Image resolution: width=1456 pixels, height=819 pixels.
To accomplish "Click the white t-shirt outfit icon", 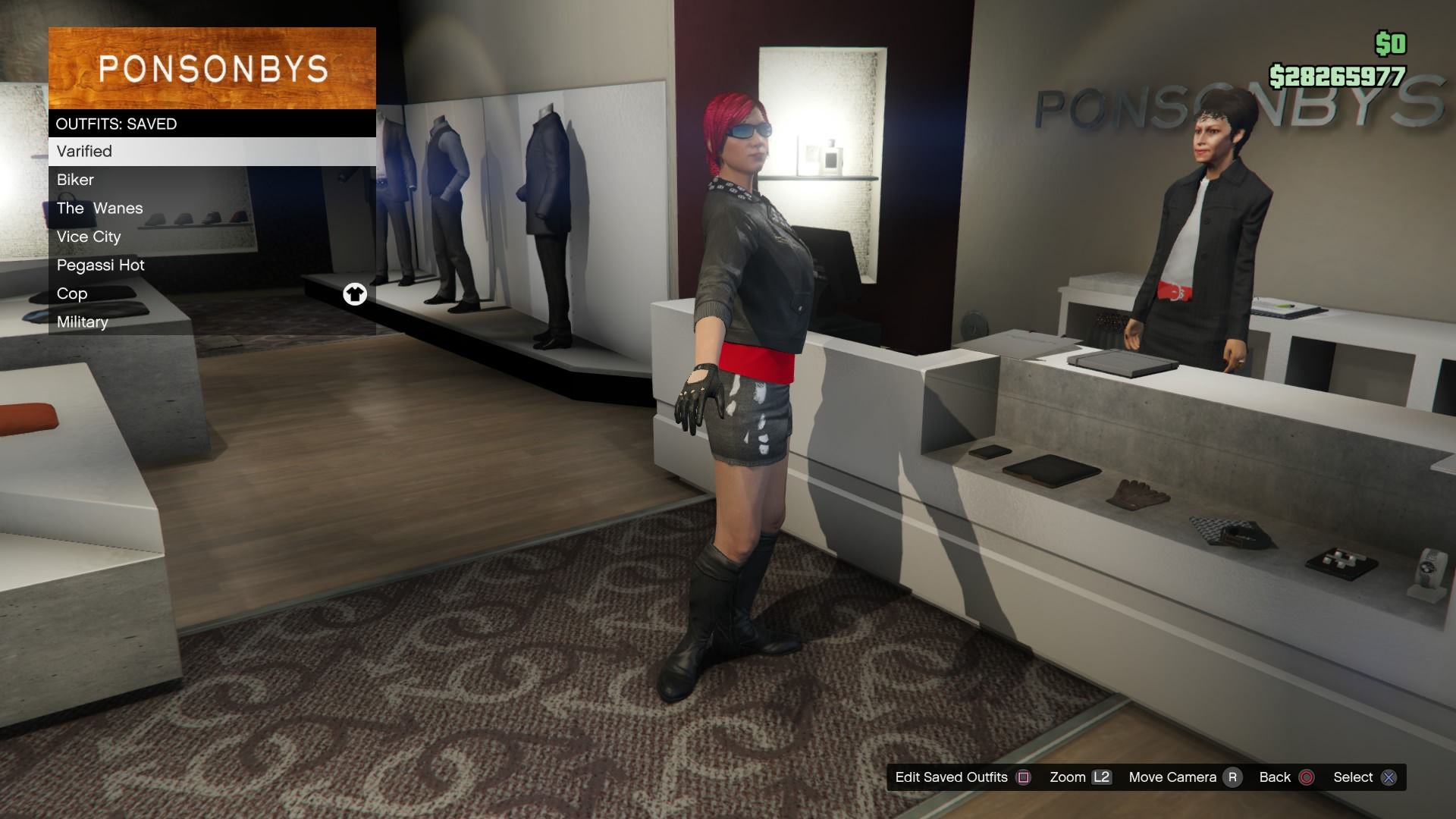I will [356, 294].
